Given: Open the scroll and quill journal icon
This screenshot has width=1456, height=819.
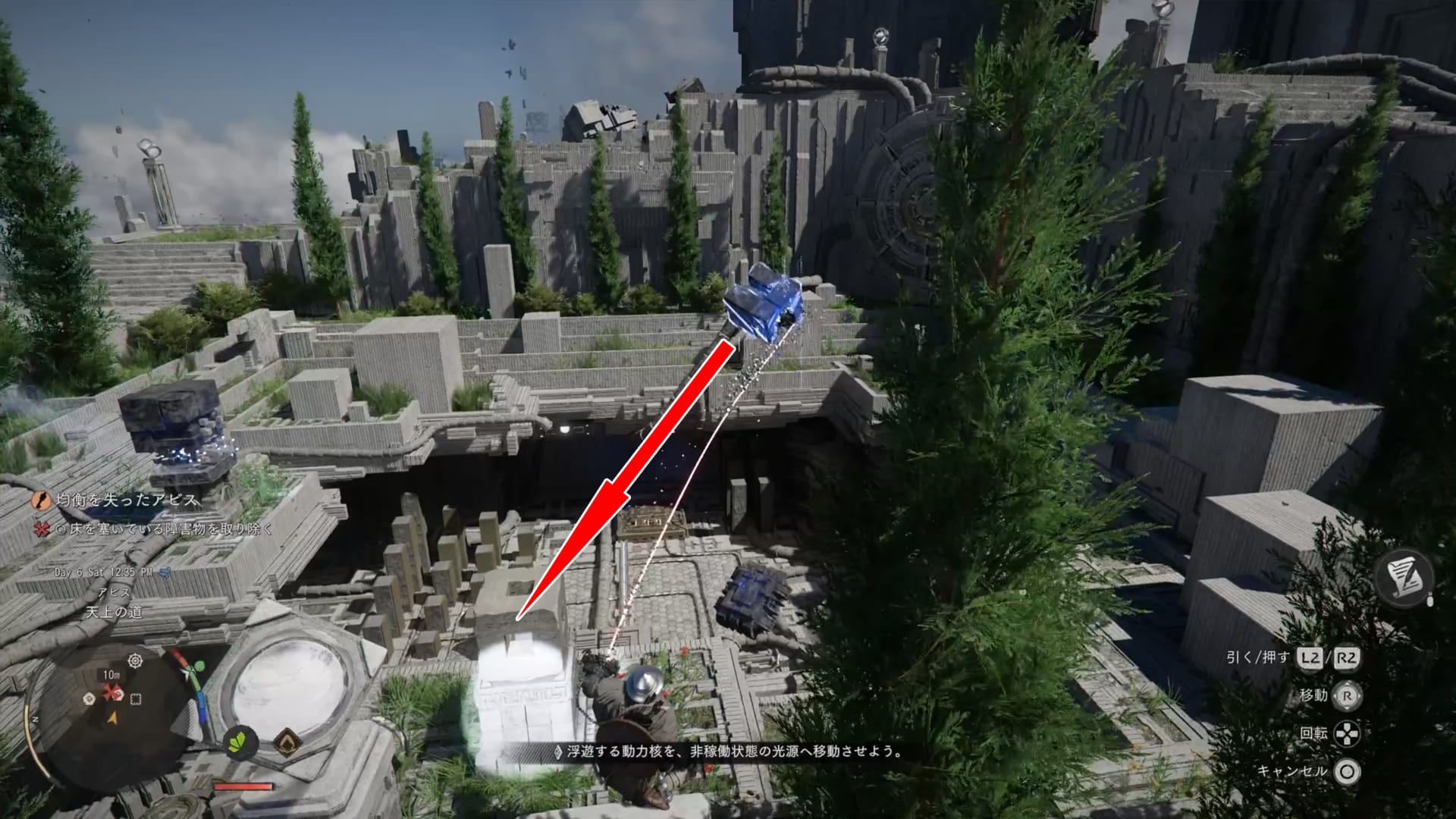Looking at the screenshot, I should [1405, 579].
